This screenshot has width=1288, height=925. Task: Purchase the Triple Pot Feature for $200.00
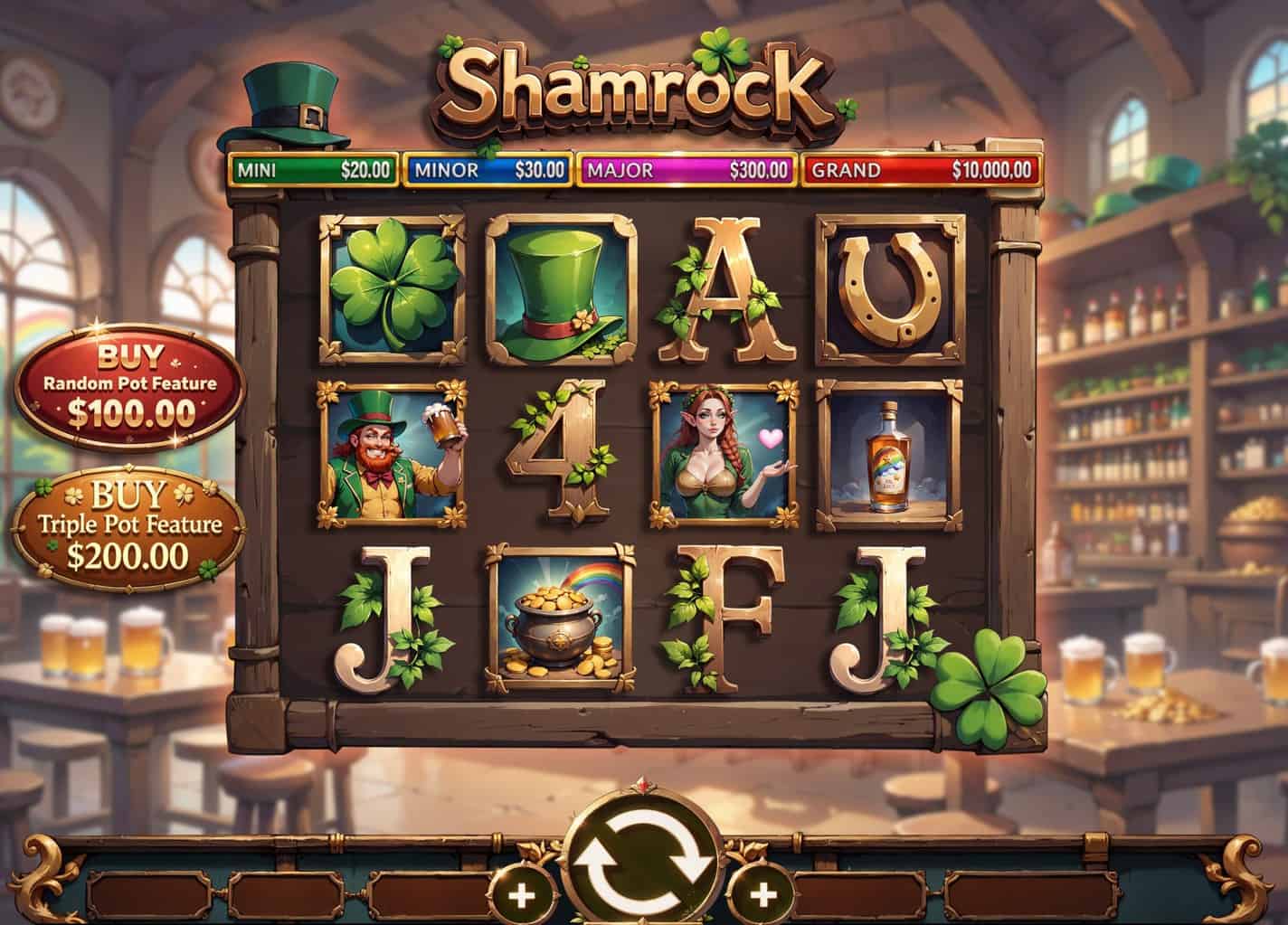[x=129, y=526]
